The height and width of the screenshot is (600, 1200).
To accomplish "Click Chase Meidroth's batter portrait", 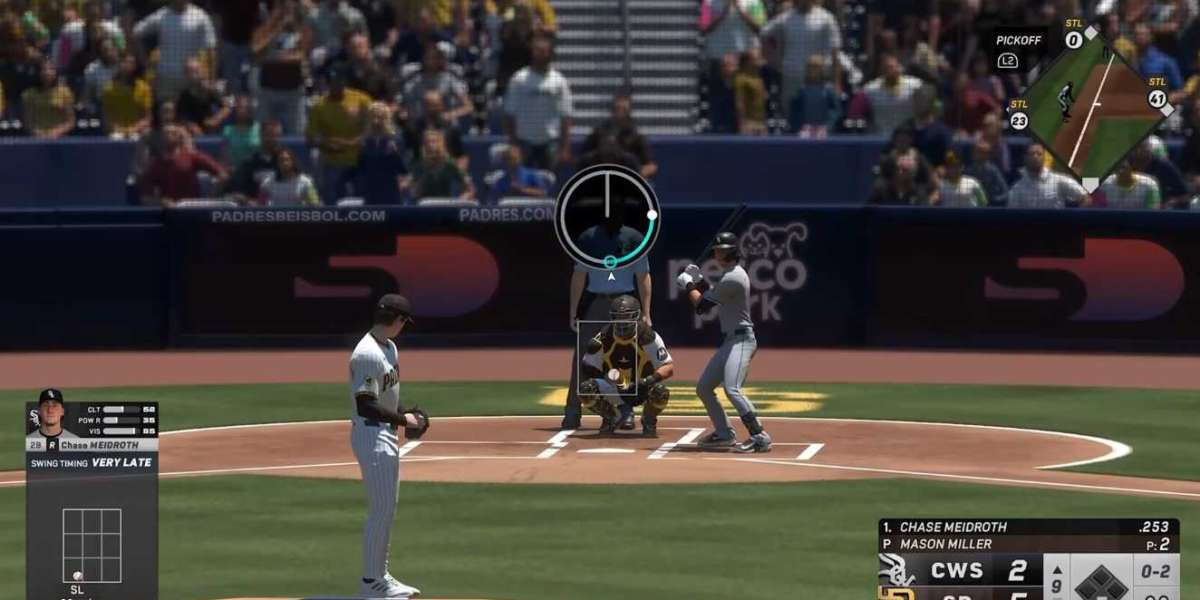I will coord(51,413).
